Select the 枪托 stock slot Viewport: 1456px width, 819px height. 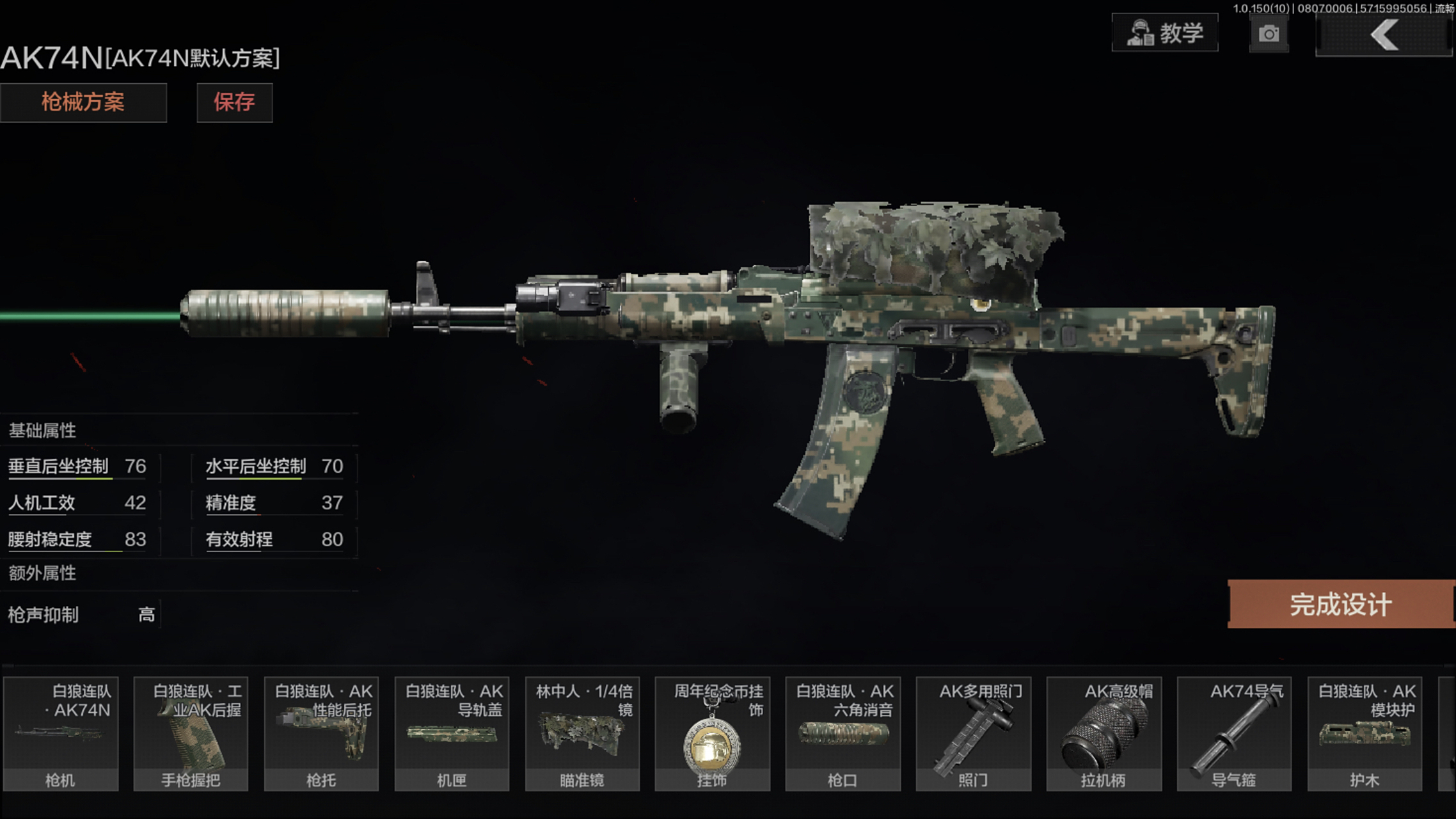[321, 734]
